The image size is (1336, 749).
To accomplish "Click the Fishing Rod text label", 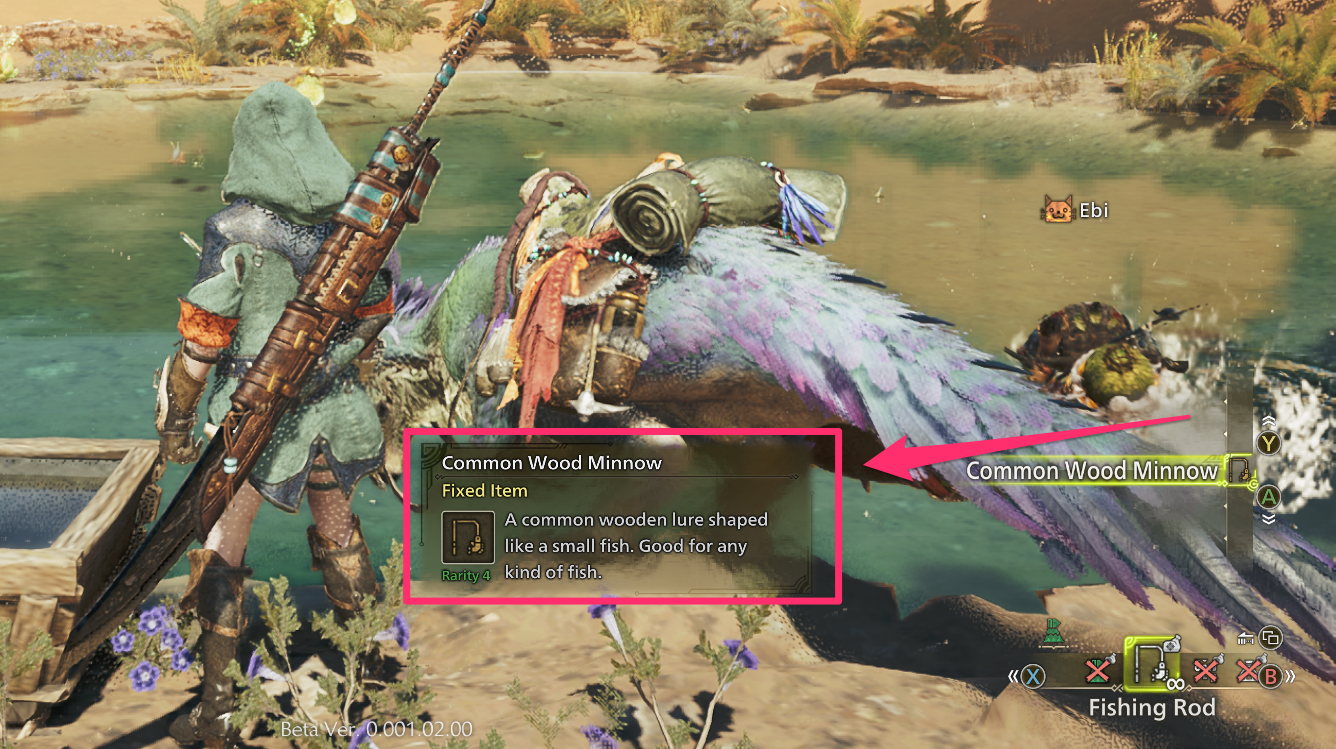I will click(x=1153, y=706).
